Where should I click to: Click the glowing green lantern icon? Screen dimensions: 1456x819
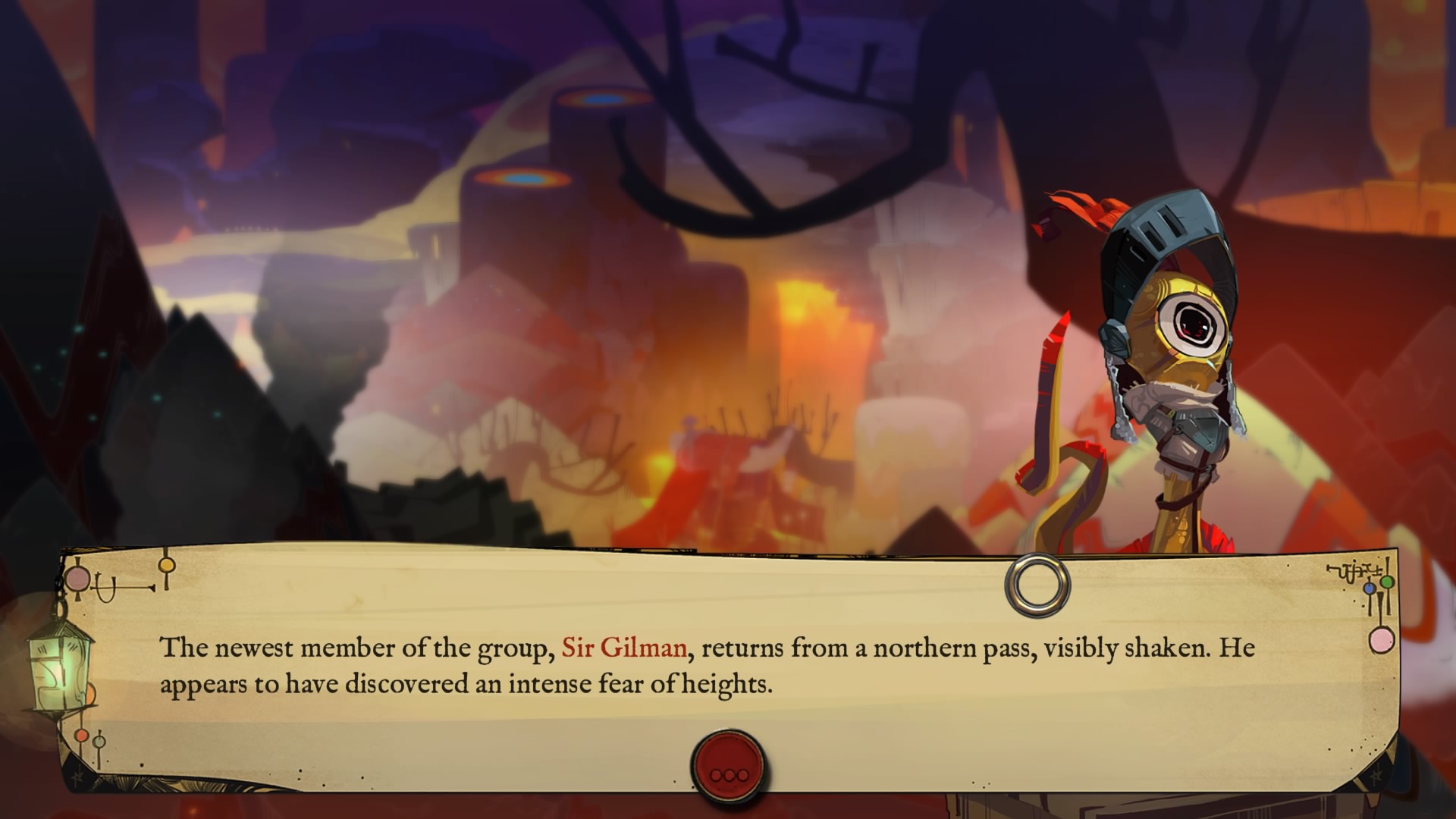tap(59, 669)
